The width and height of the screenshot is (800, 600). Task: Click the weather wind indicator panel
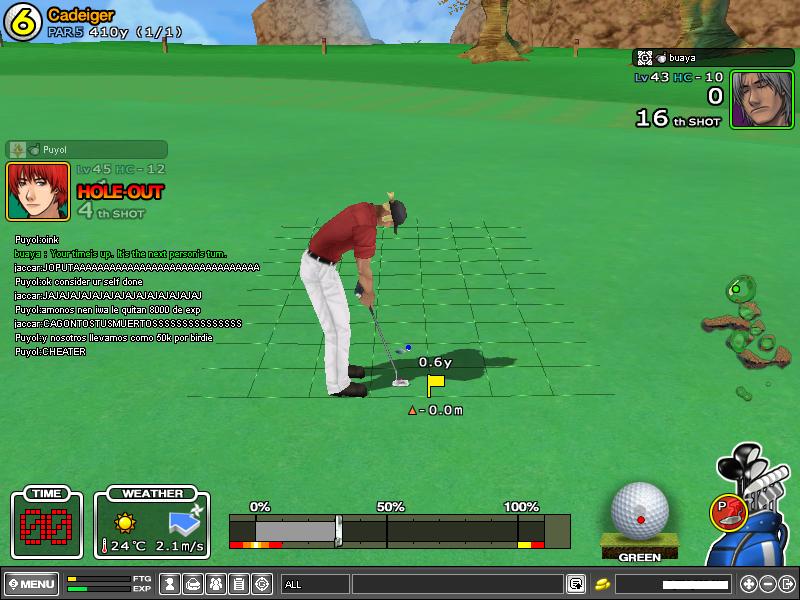[152, 525]
